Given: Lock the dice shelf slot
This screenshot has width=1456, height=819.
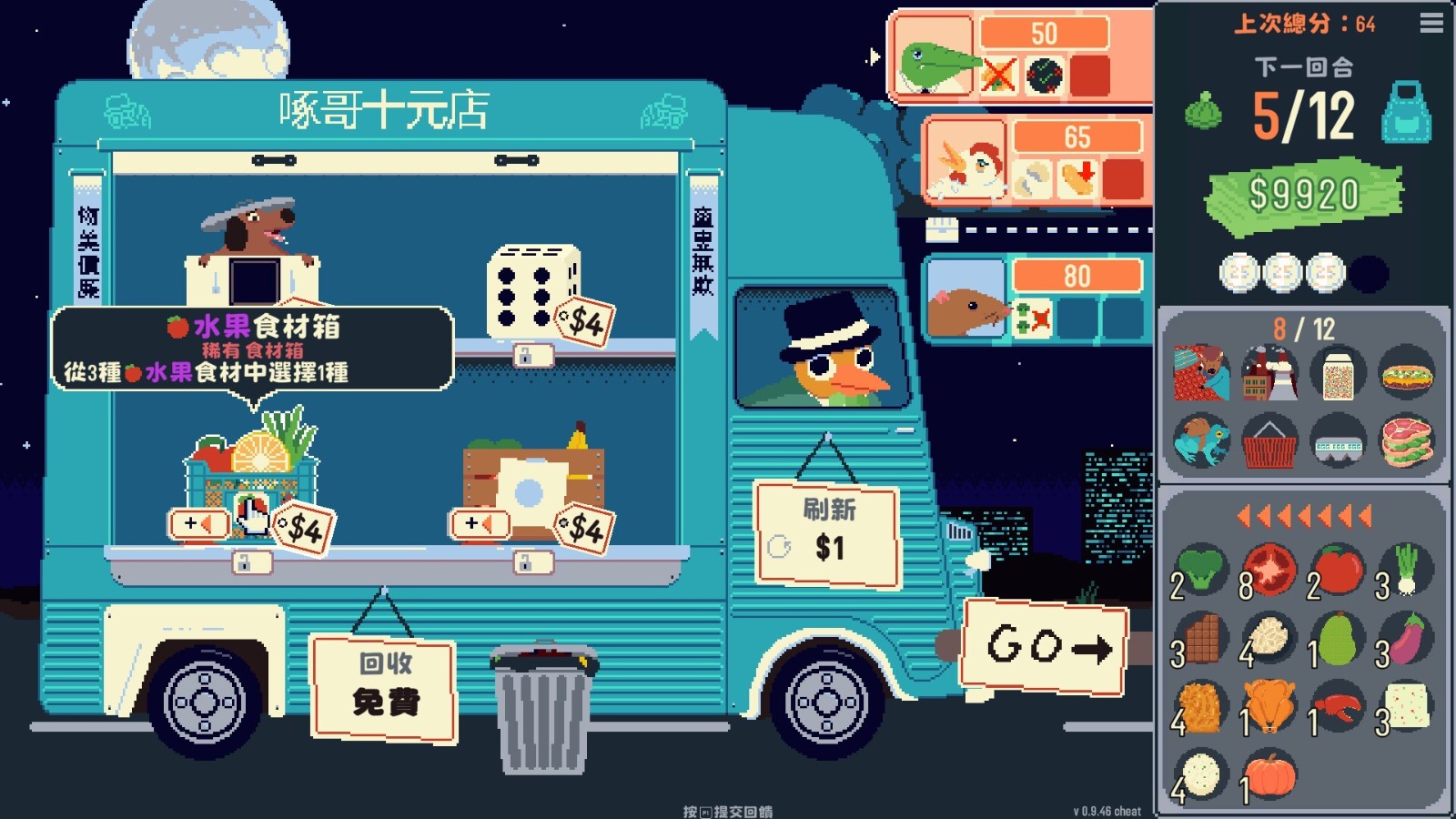Looking at the screenshot, I should (524, 355).
